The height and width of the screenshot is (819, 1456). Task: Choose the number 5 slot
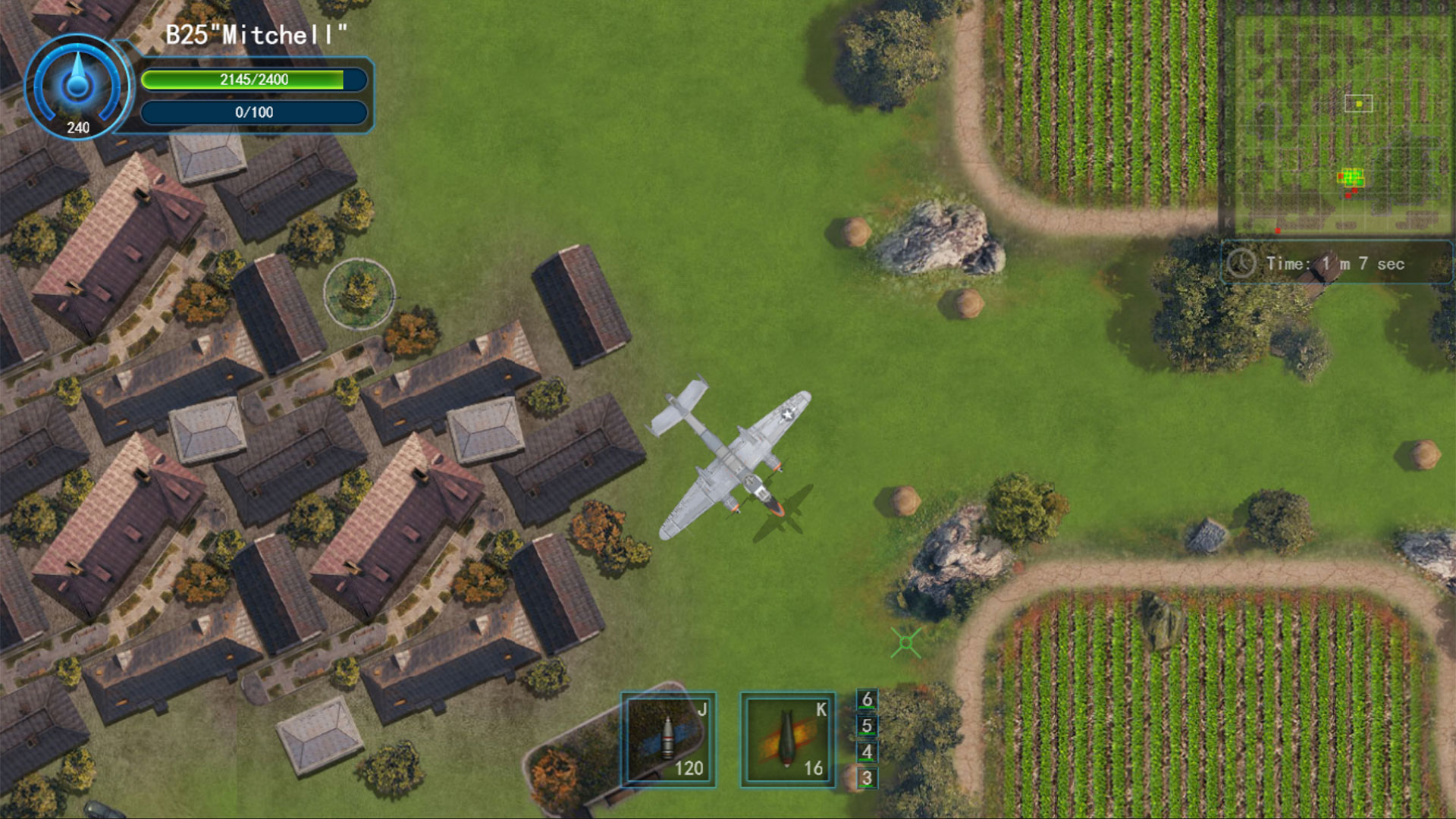click(x=867, y=726)
